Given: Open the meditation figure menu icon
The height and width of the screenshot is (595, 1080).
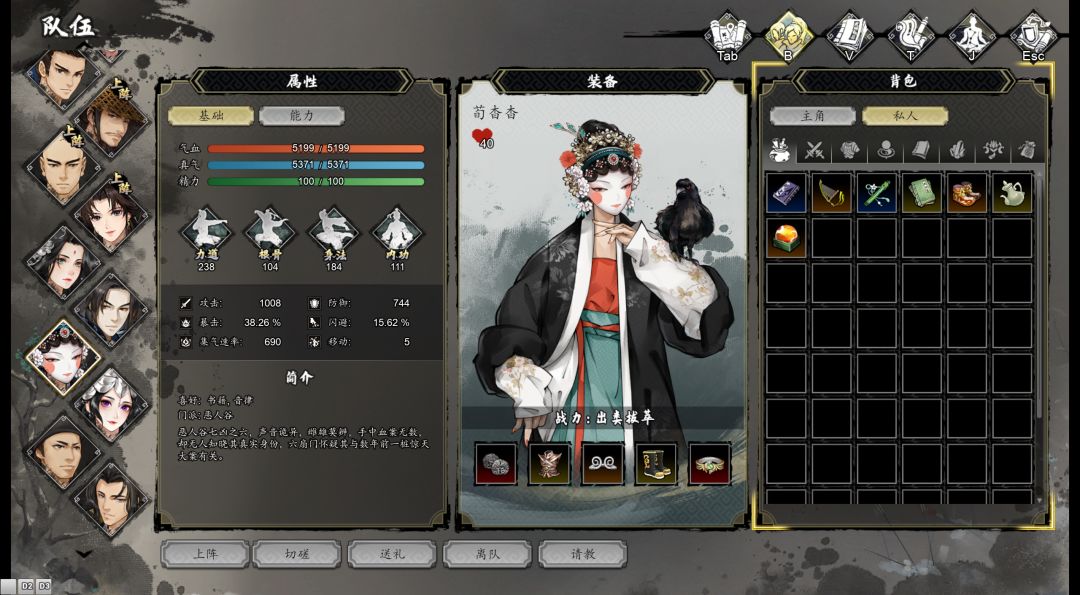Looking at the screenshot, I should tap(971, 33).
